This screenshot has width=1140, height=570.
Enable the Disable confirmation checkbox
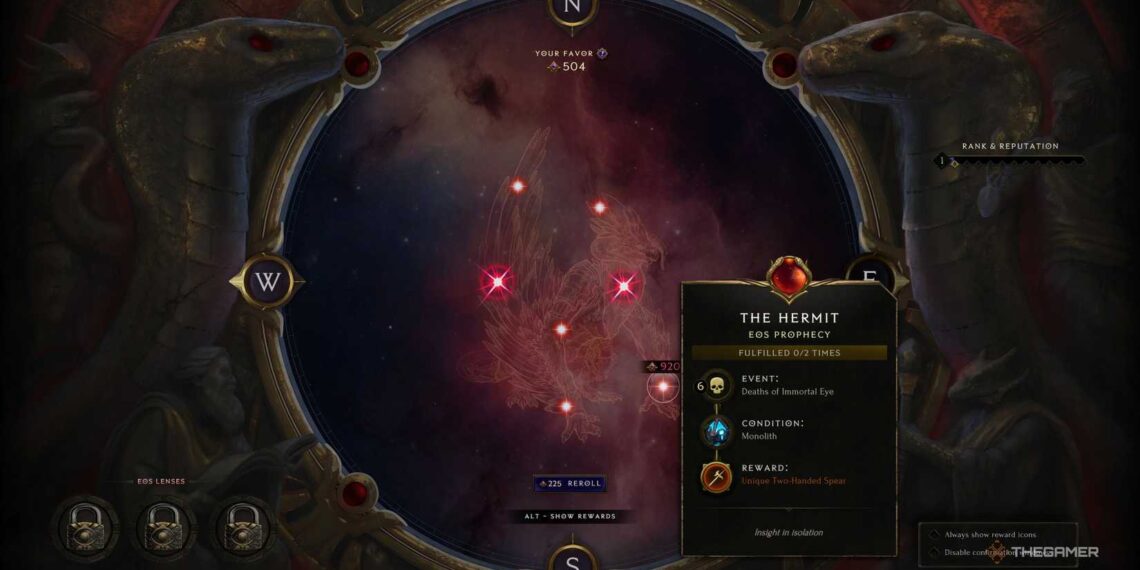pyautogui.click(x=934, y=551)
